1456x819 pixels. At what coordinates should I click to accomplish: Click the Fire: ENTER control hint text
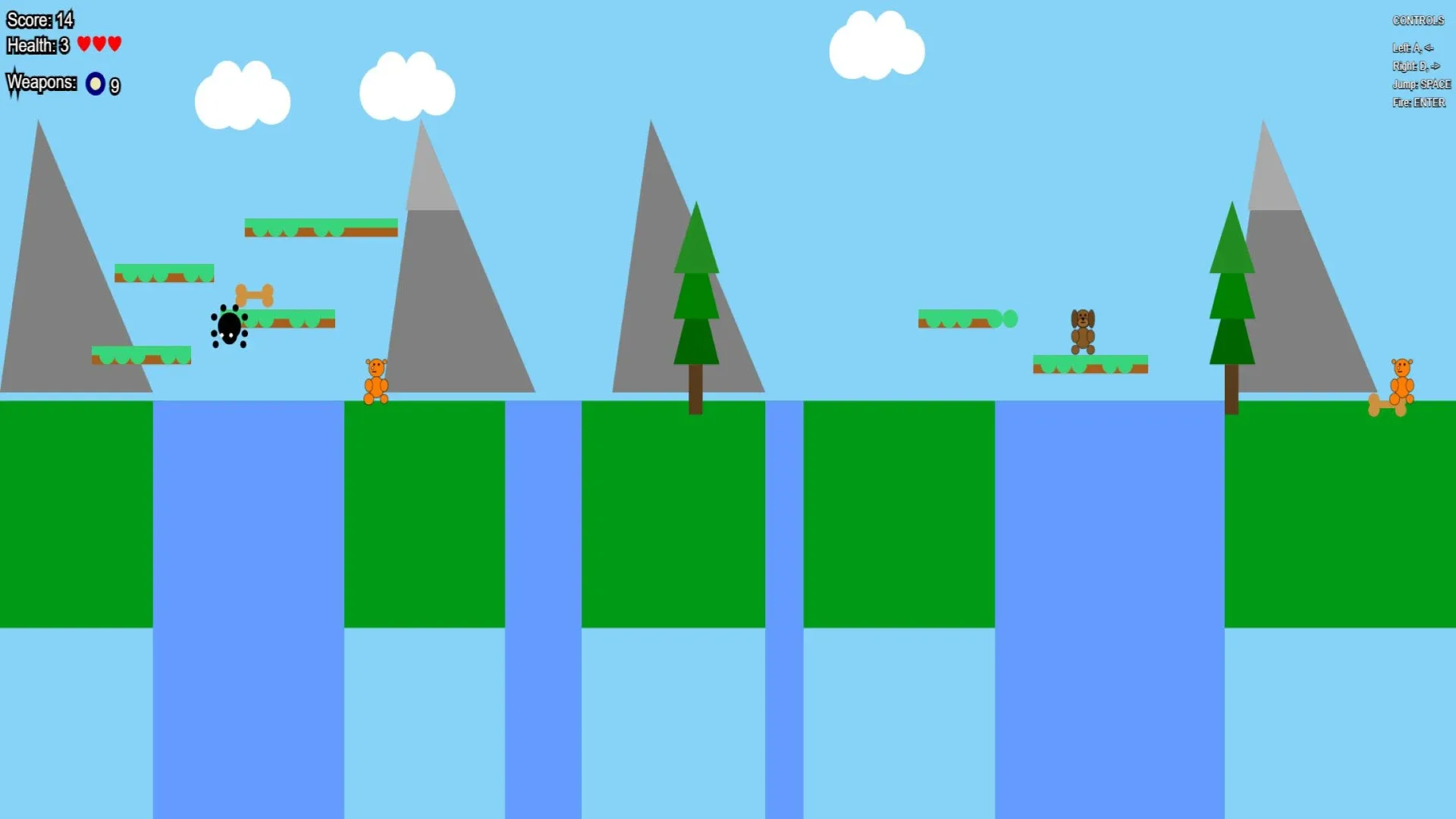pos(1419,102)
